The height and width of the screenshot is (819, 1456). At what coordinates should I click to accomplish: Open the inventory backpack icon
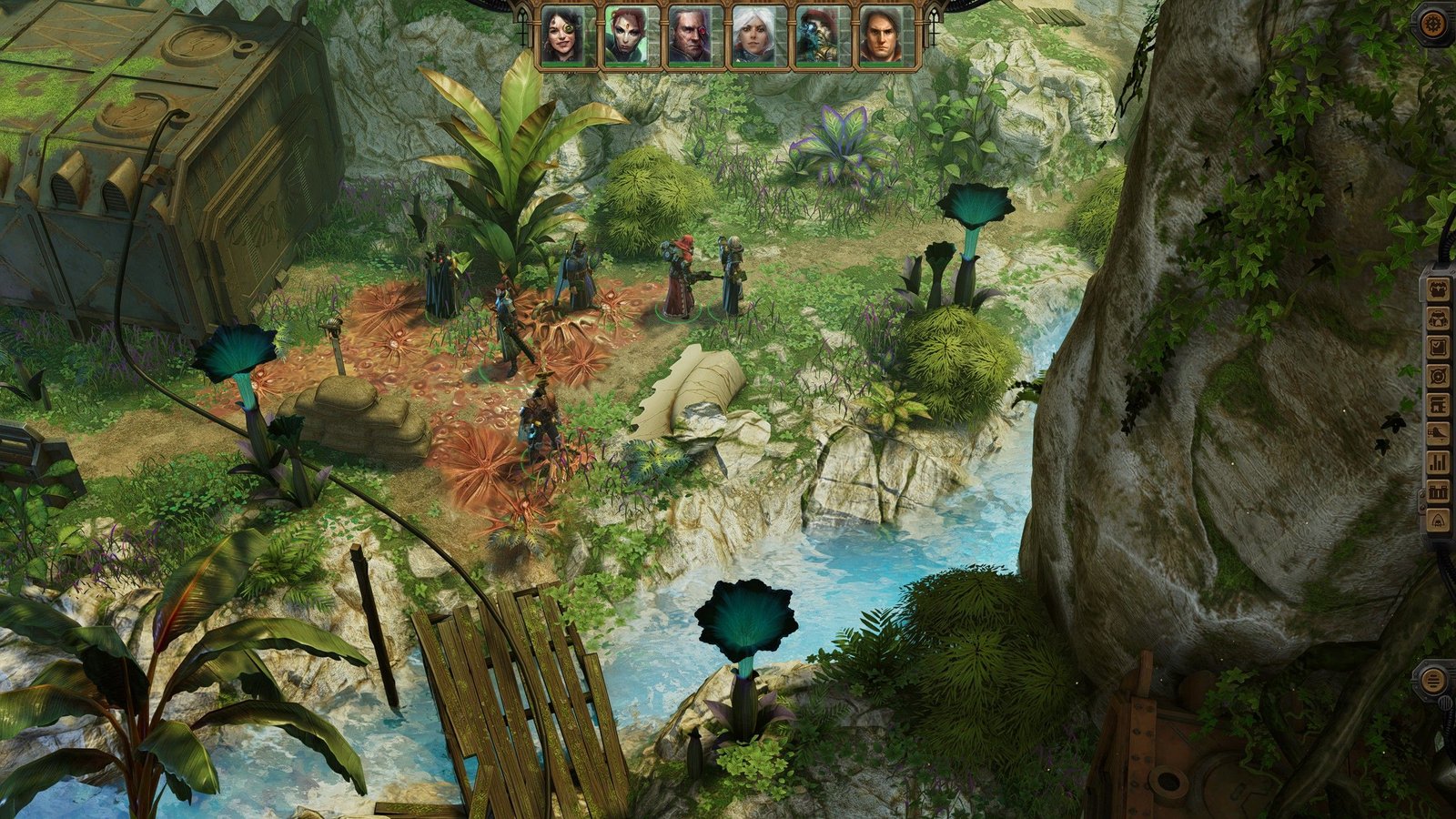point(1438,289)
